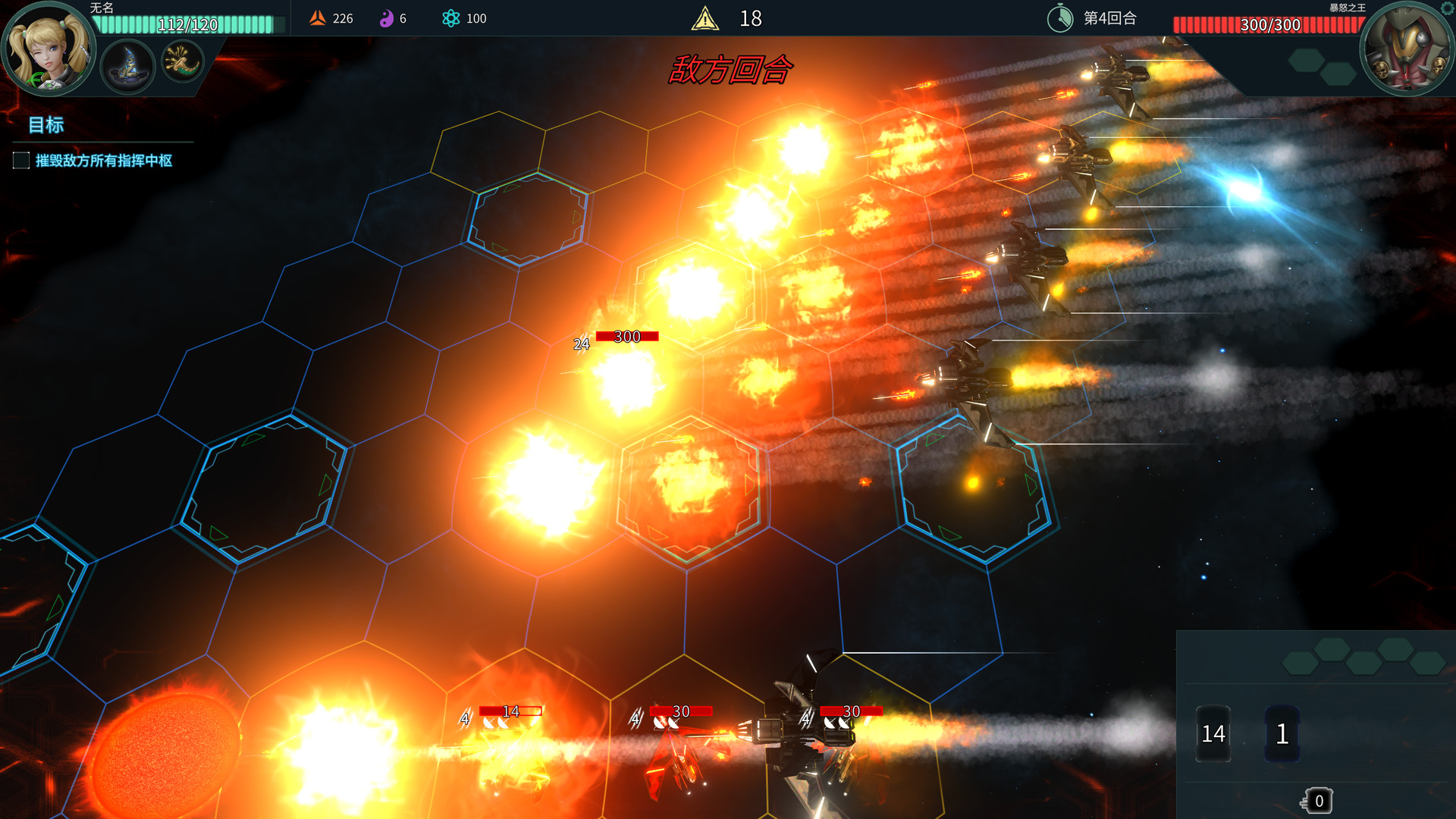Activate the wizard hat relic icon
This screenshot has width=1456, height=819.
click(127, 65)
